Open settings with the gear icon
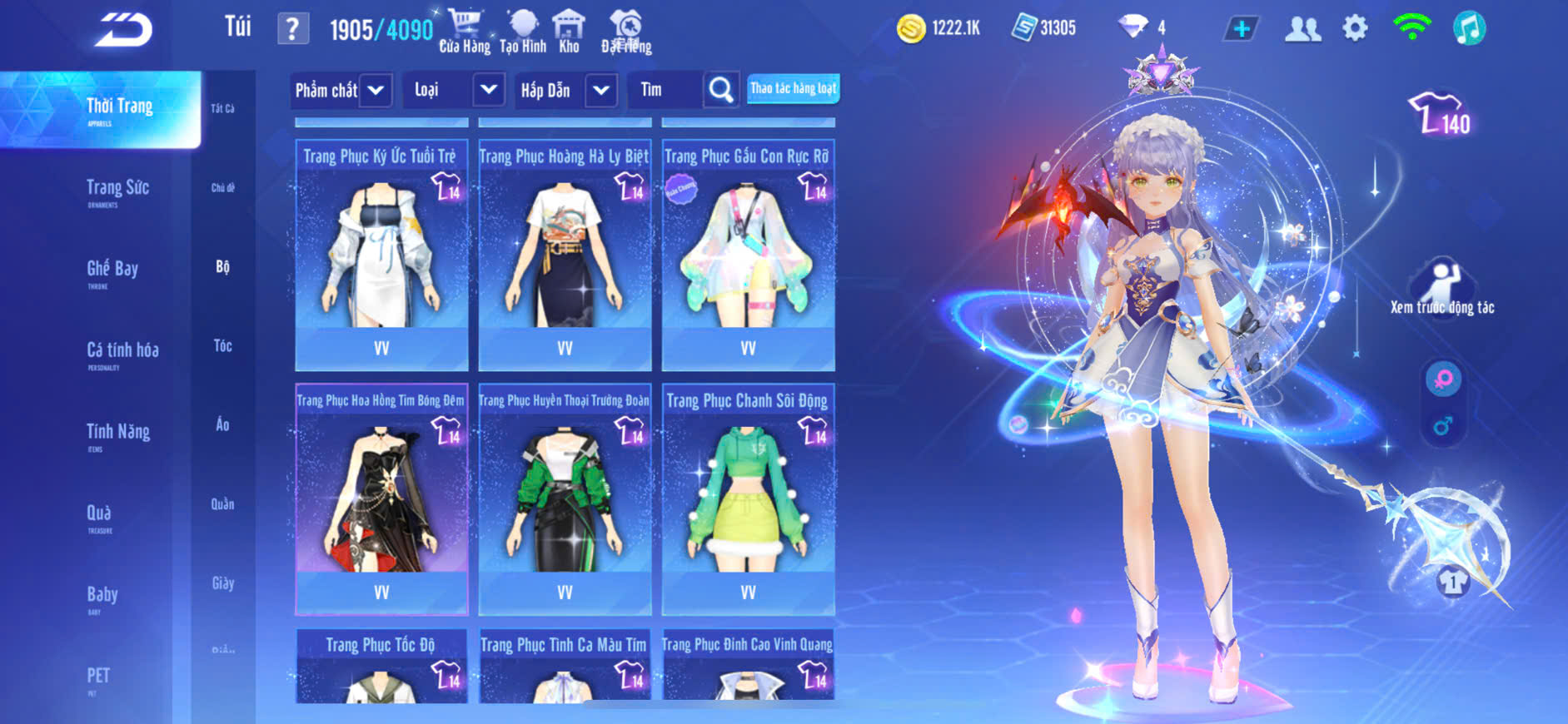Viewport: 1568px width, 724px height. pyautogui.click(x=1355, y=28)
